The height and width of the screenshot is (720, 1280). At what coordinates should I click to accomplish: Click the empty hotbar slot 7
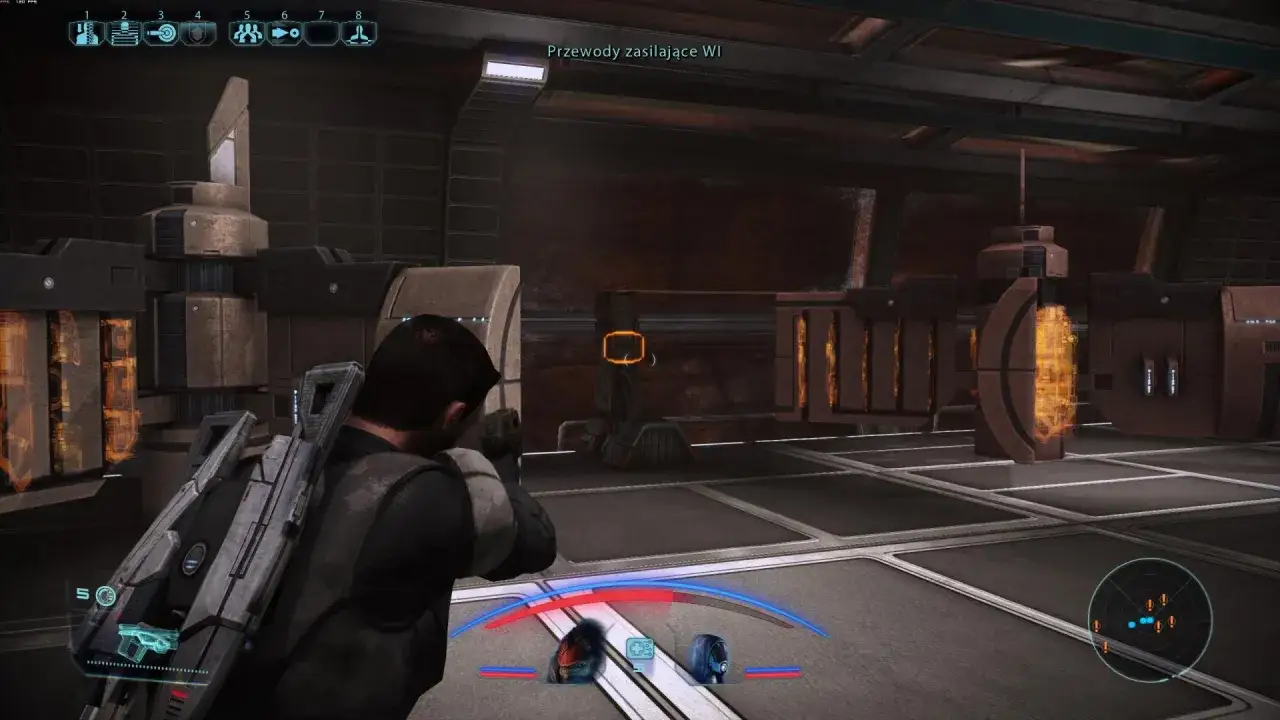321,33
